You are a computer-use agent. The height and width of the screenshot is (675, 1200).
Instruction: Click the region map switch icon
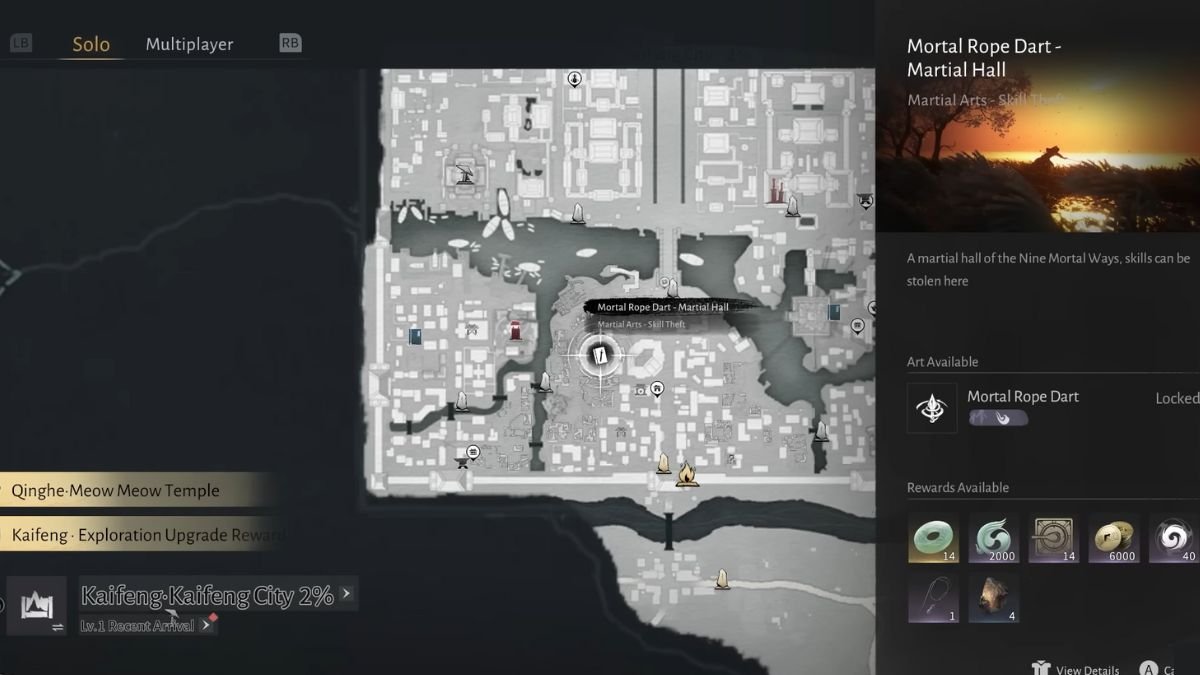tap(36, 607)
